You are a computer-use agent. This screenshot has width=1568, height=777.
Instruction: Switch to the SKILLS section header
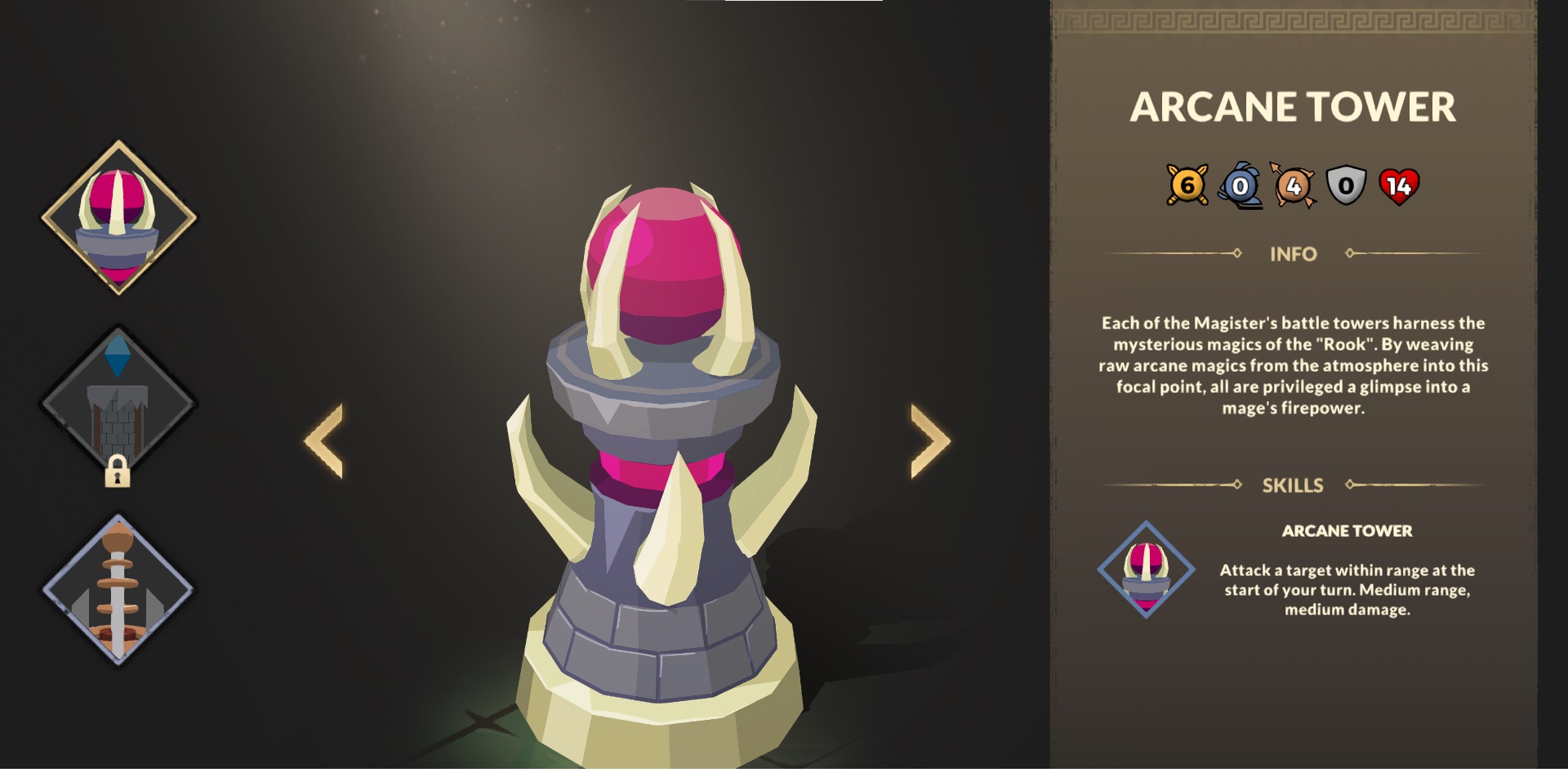pos(1294,484)
